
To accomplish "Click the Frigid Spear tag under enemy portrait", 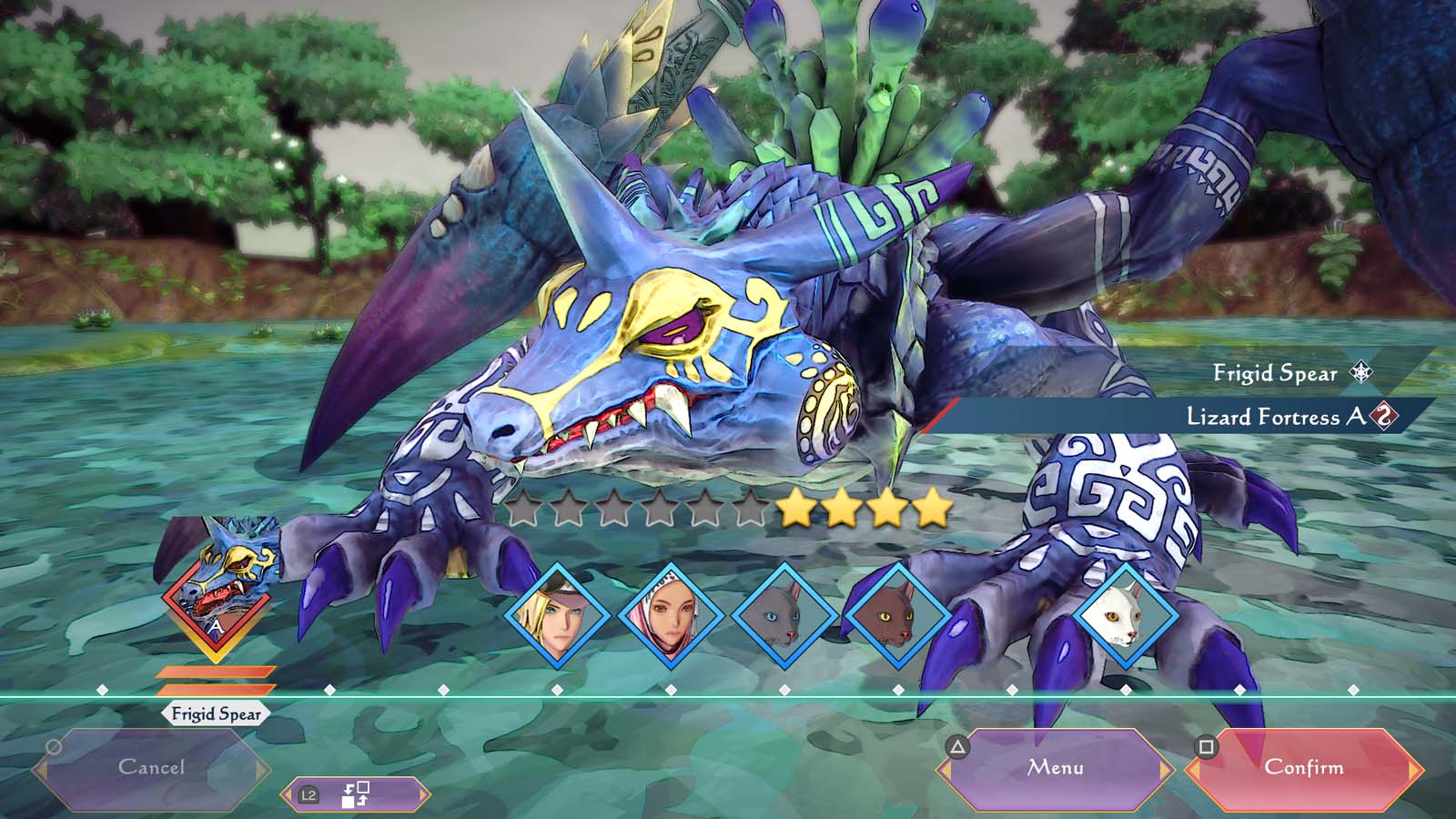I will pyautogui.click(x=216, y=714).
